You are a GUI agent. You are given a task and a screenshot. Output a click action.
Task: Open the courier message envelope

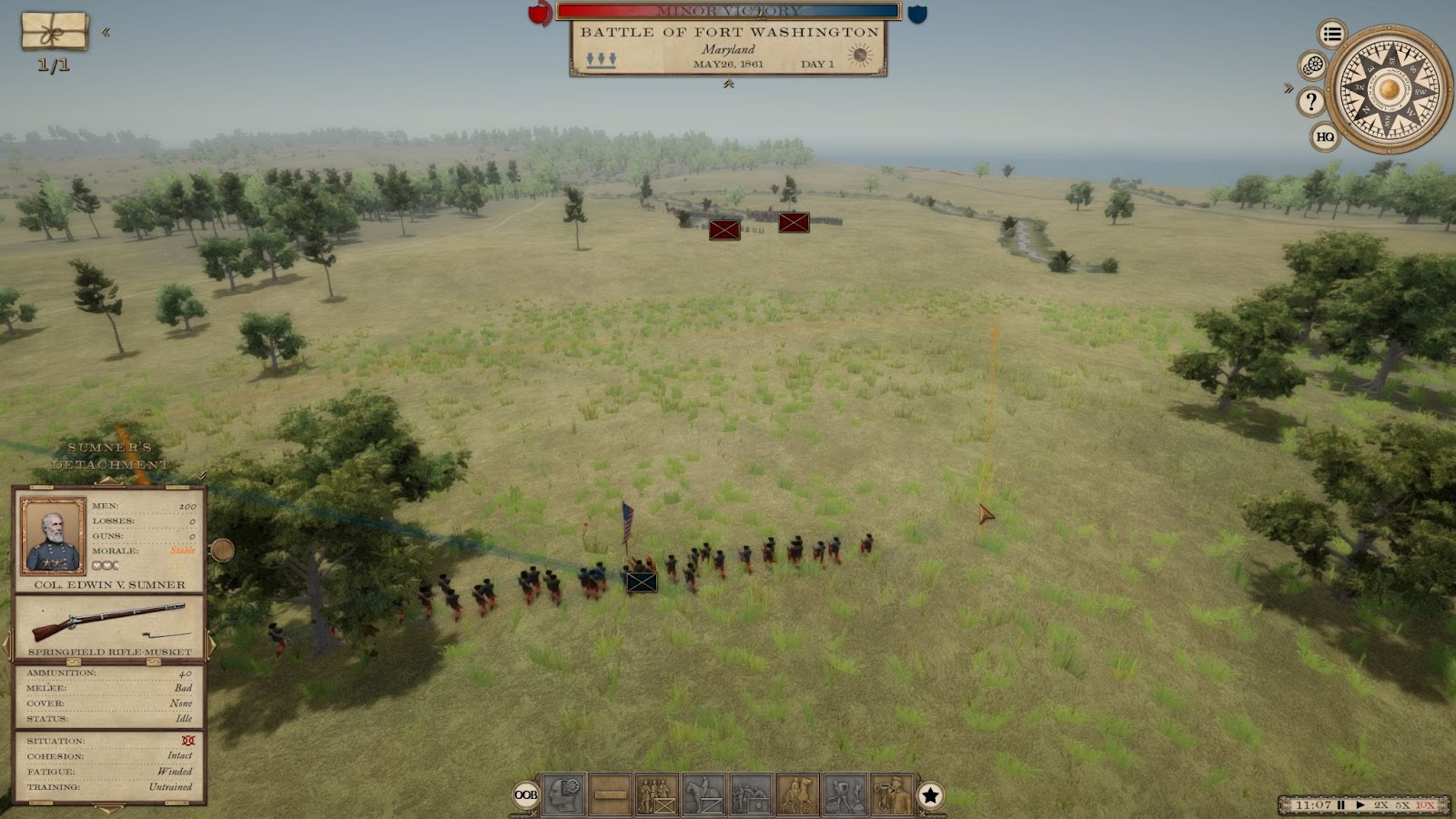55,31
